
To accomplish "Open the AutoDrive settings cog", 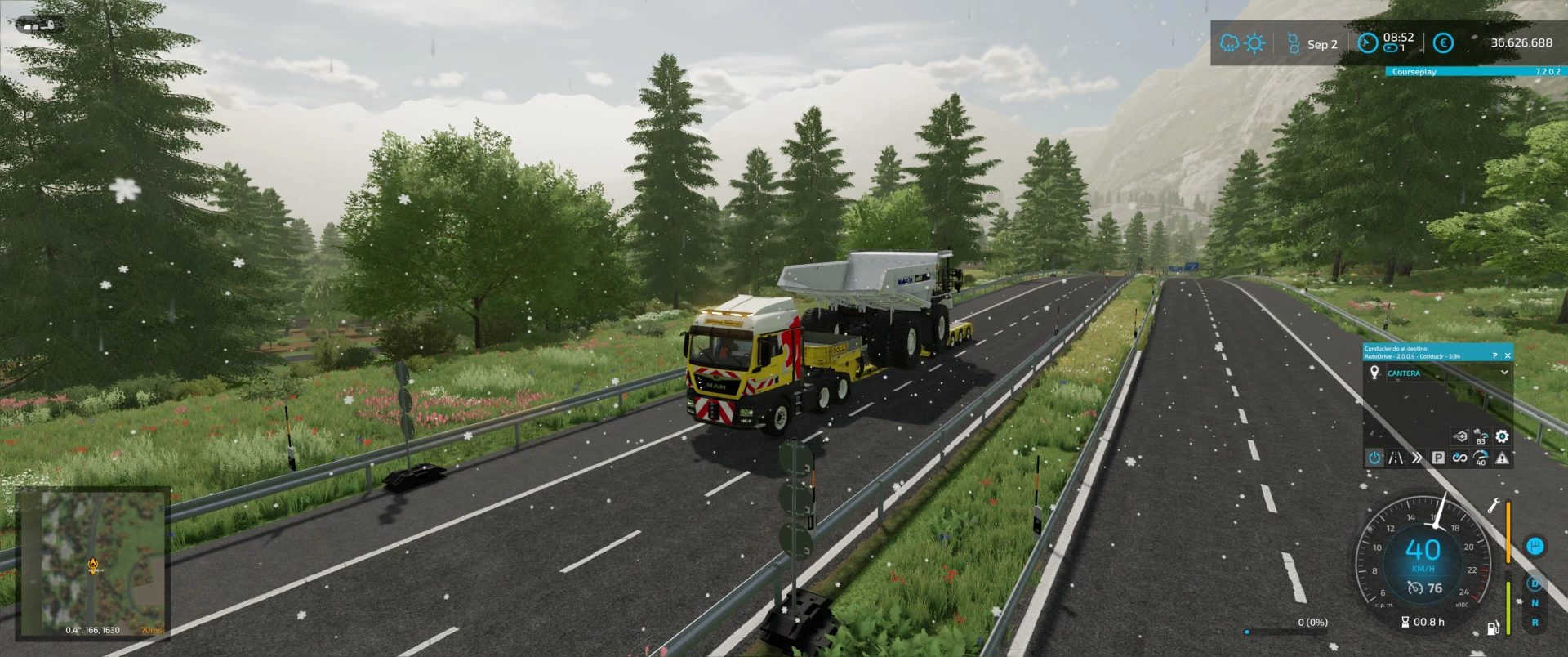I will coord(1503,436).
